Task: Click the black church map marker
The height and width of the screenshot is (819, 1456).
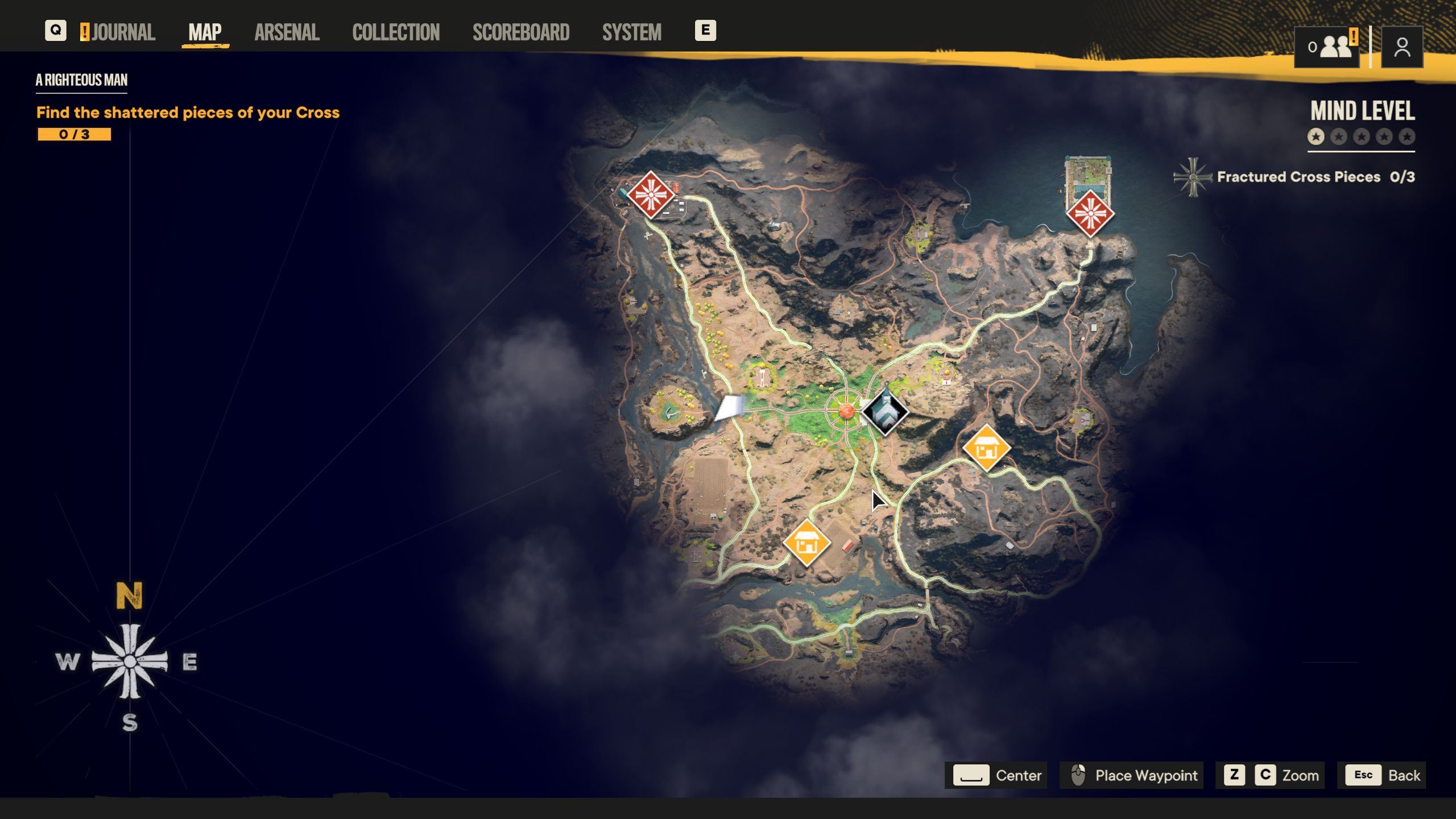Action: click(x=885, y=412)
